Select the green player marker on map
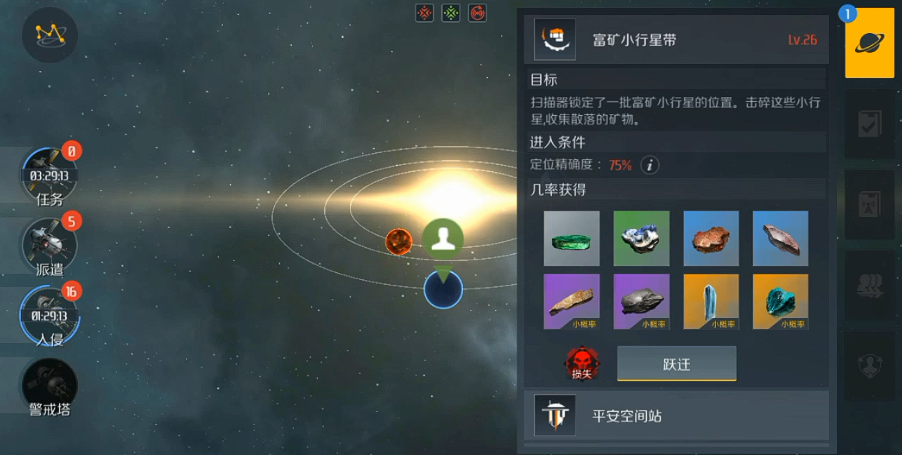The image size is (902, 455). 442,240
